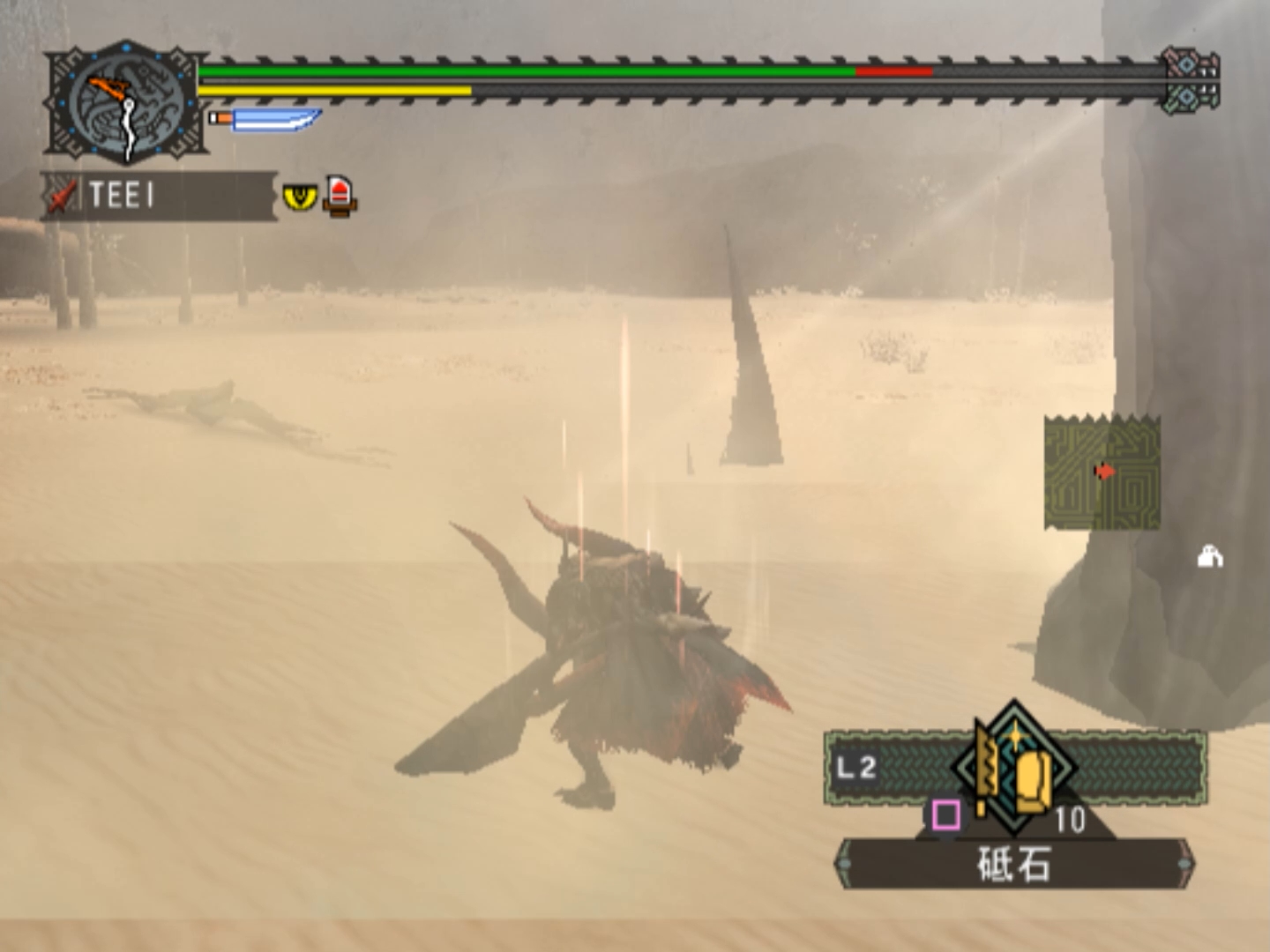Click the circular monster emblem clock
This screenshot has width=1270, height=952.
(127, 103)
